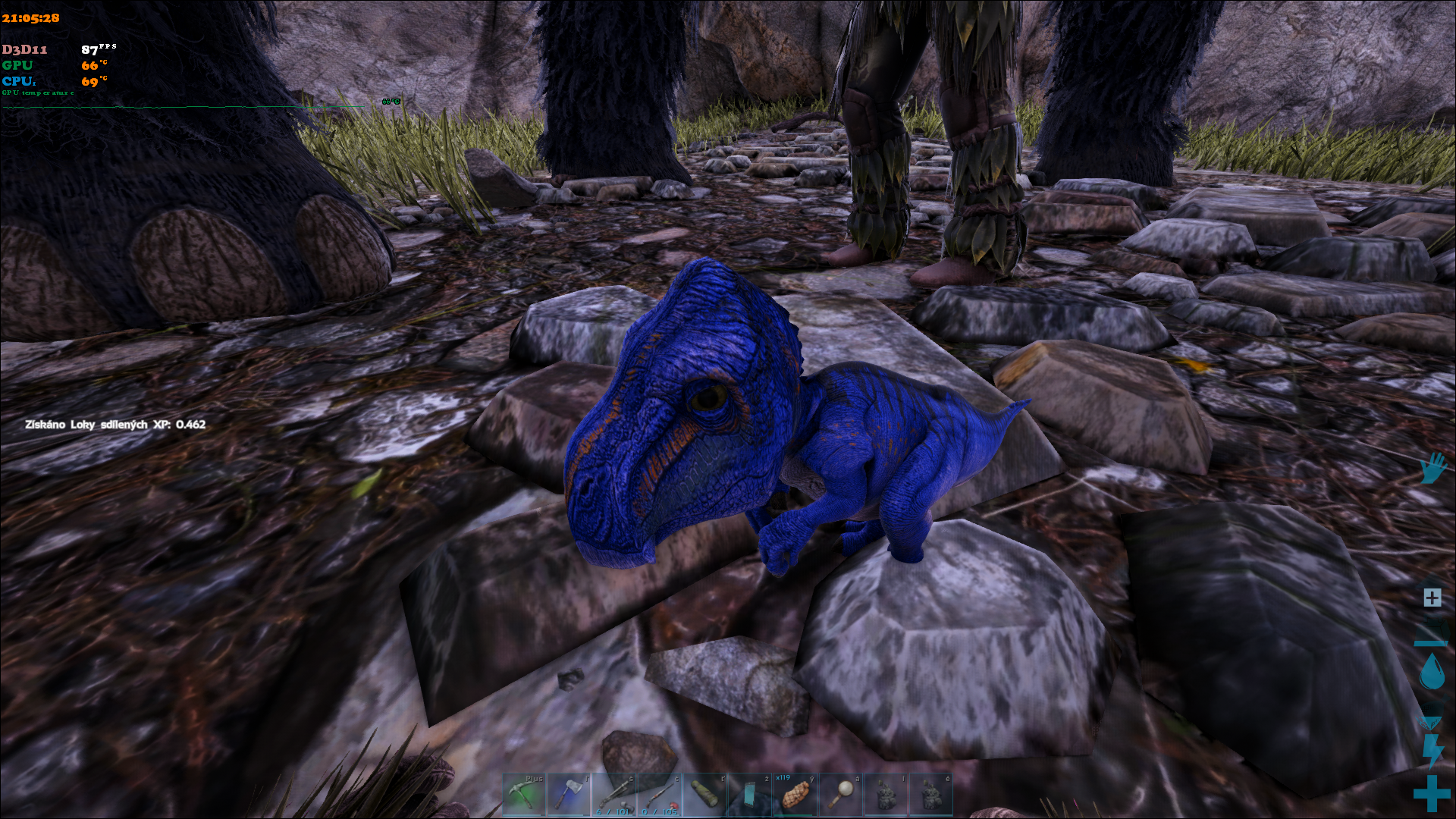This screenshot has width=1456, height=819.
Task: Select the rifle slot showing 0 / 105
Action: pos(659,794)
